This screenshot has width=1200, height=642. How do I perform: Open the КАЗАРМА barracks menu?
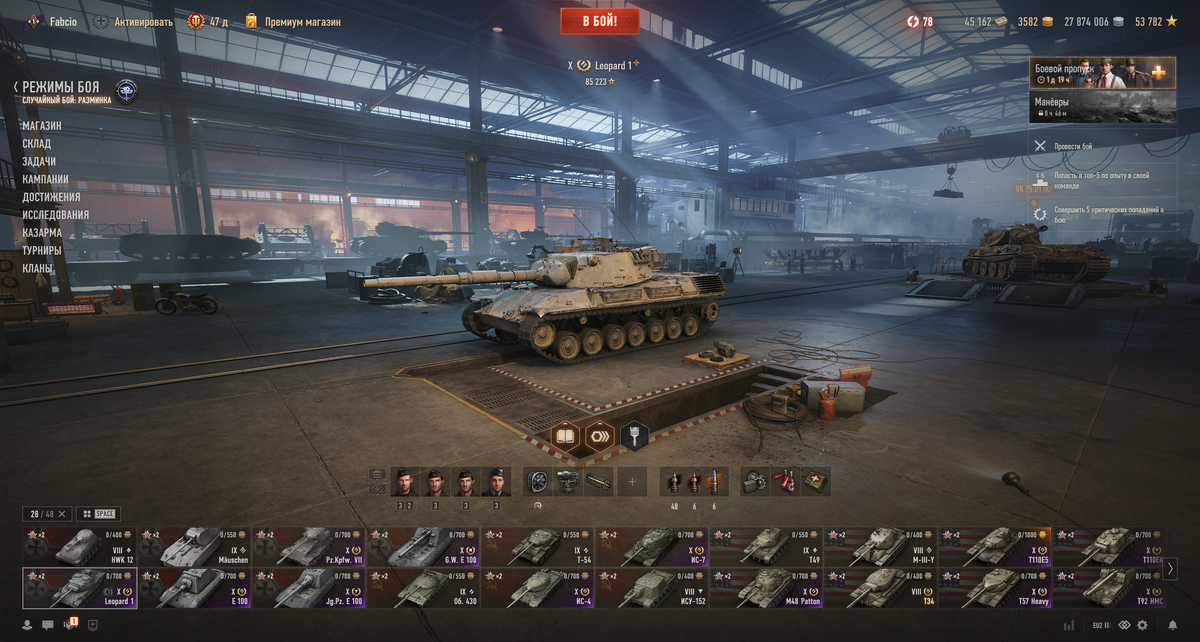(x=42, y=233)
